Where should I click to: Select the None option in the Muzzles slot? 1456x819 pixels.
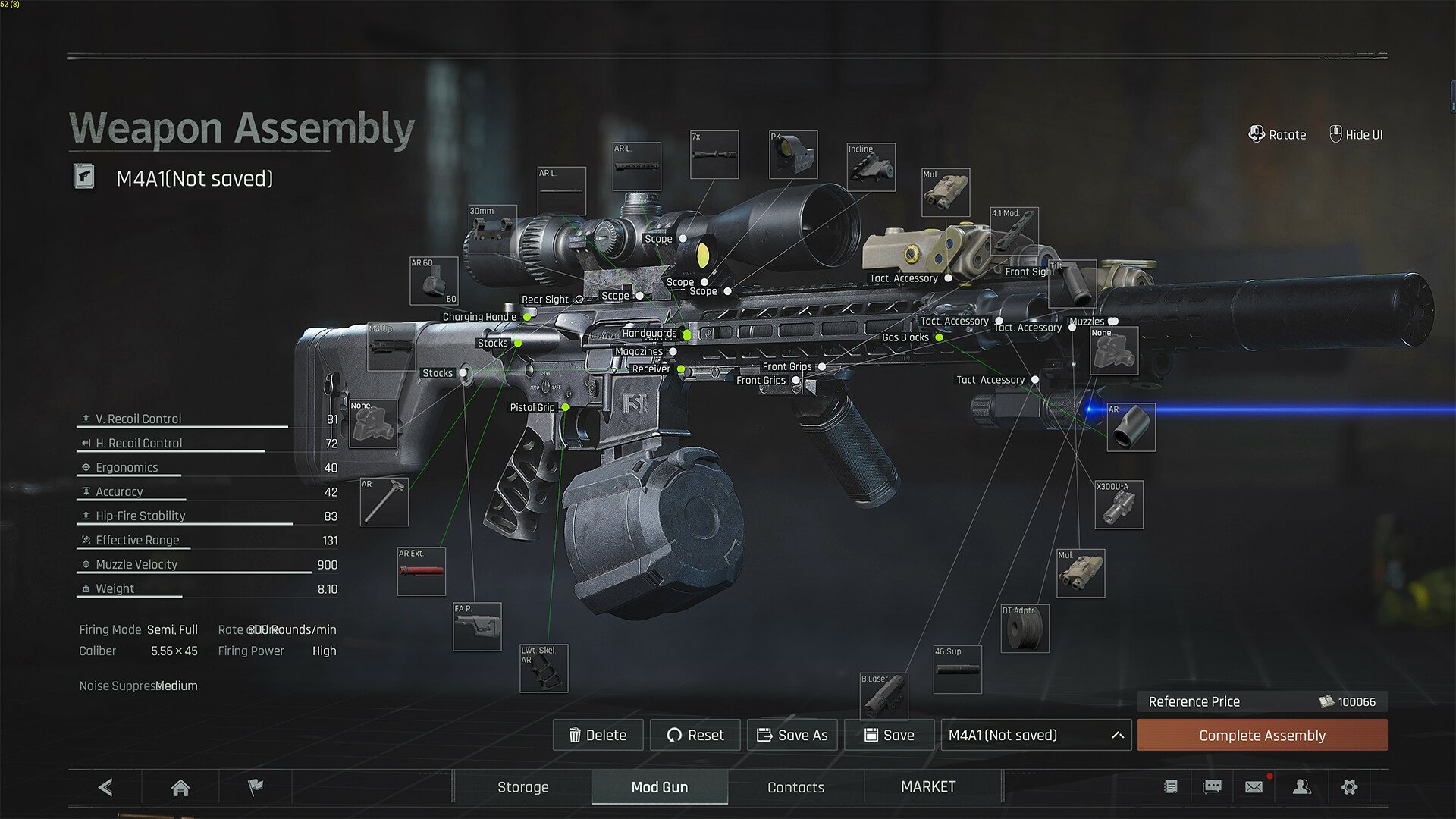[x=1114, y=350]
